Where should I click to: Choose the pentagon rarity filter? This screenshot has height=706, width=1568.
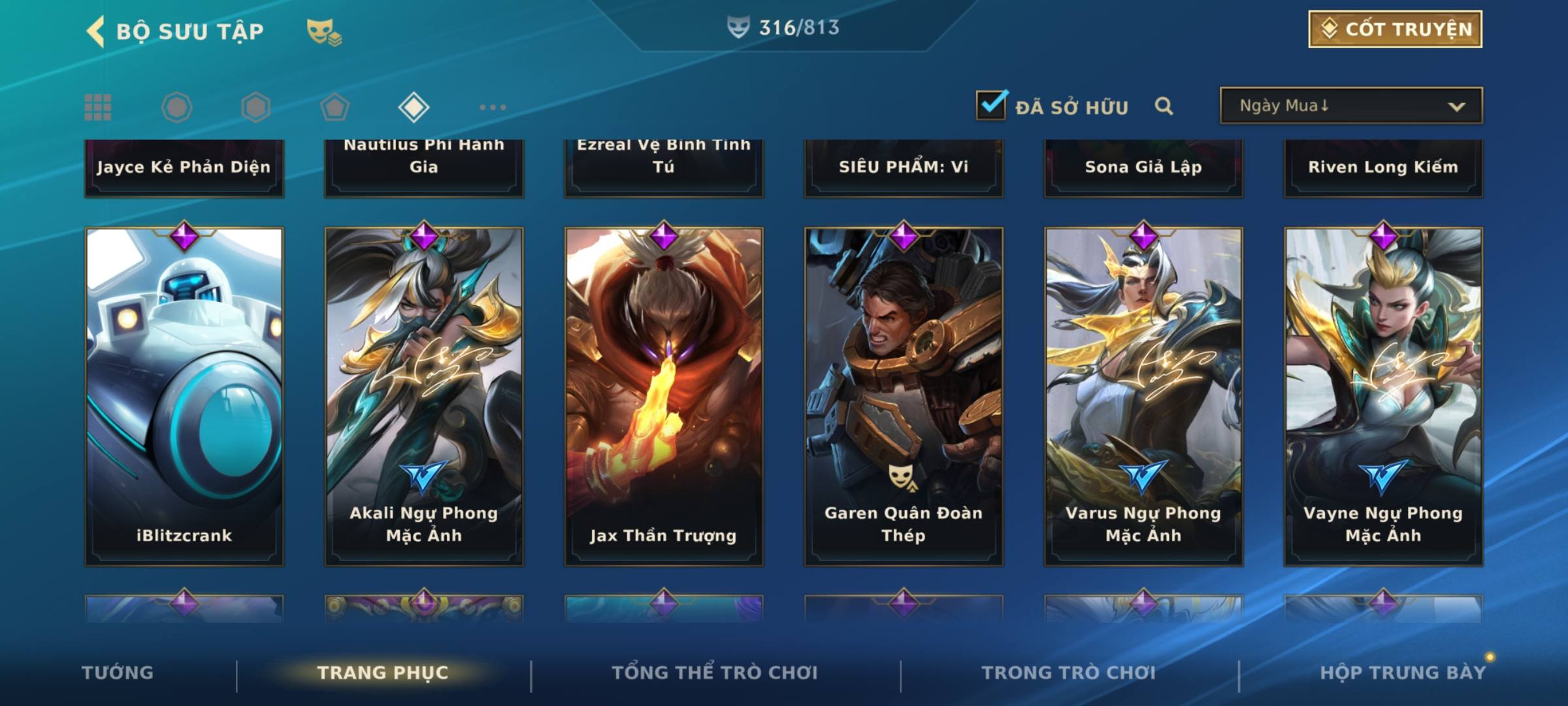[x=335, y=107]
